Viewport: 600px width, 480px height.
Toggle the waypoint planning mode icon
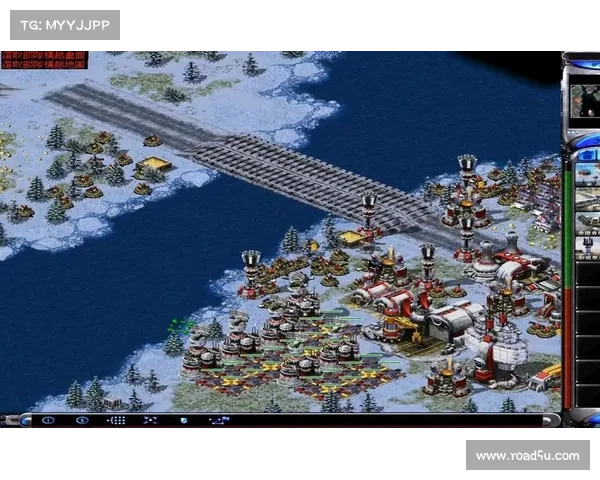pyautogui.click(x=220, y=420)
